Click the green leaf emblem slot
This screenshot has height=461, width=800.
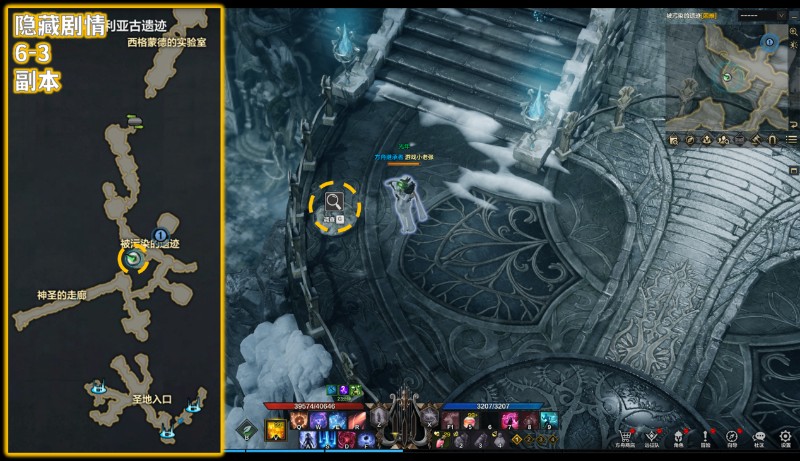[244, 431]
